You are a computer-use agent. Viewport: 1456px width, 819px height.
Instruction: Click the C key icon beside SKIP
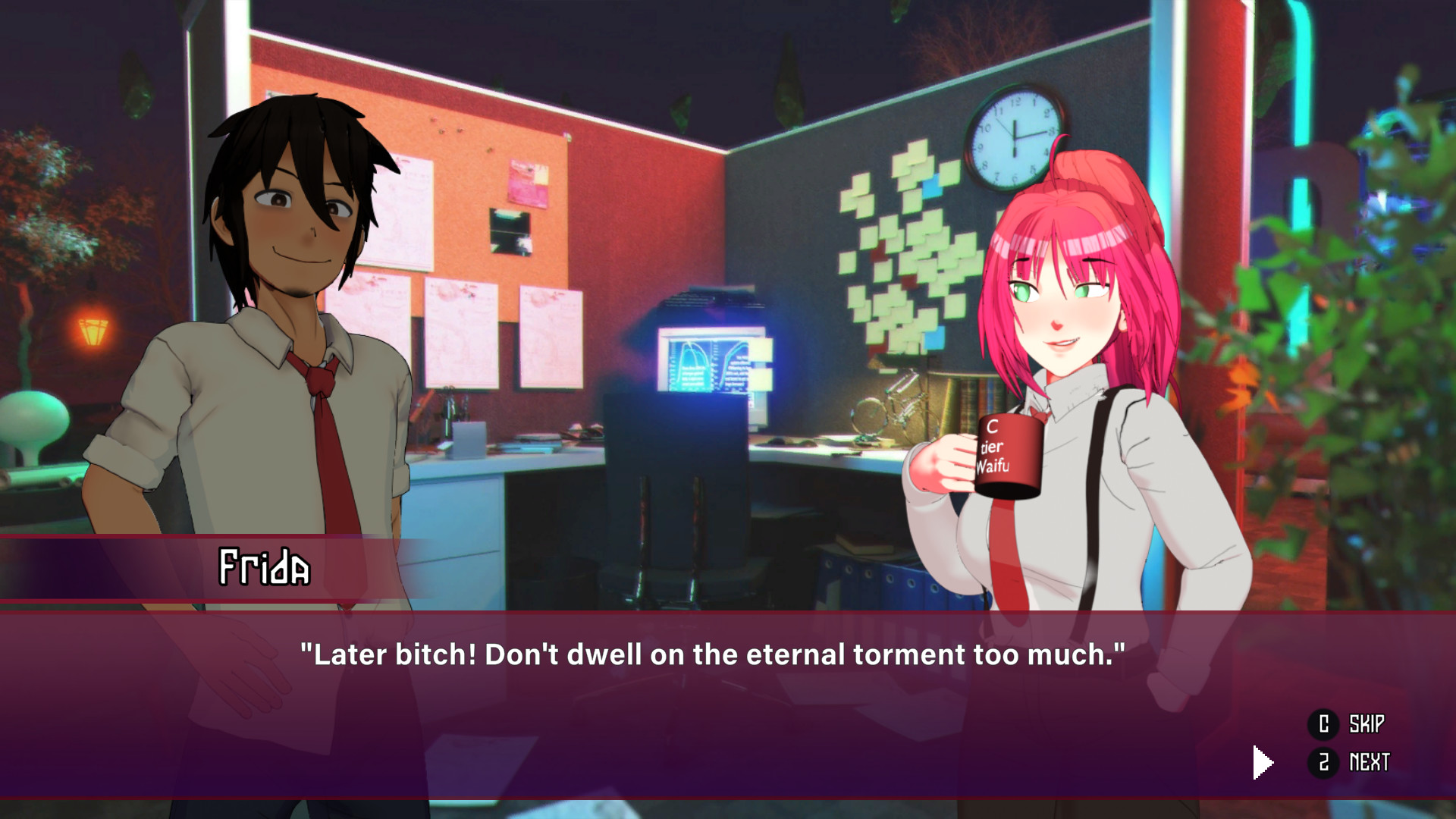[x=1323, y=724]
